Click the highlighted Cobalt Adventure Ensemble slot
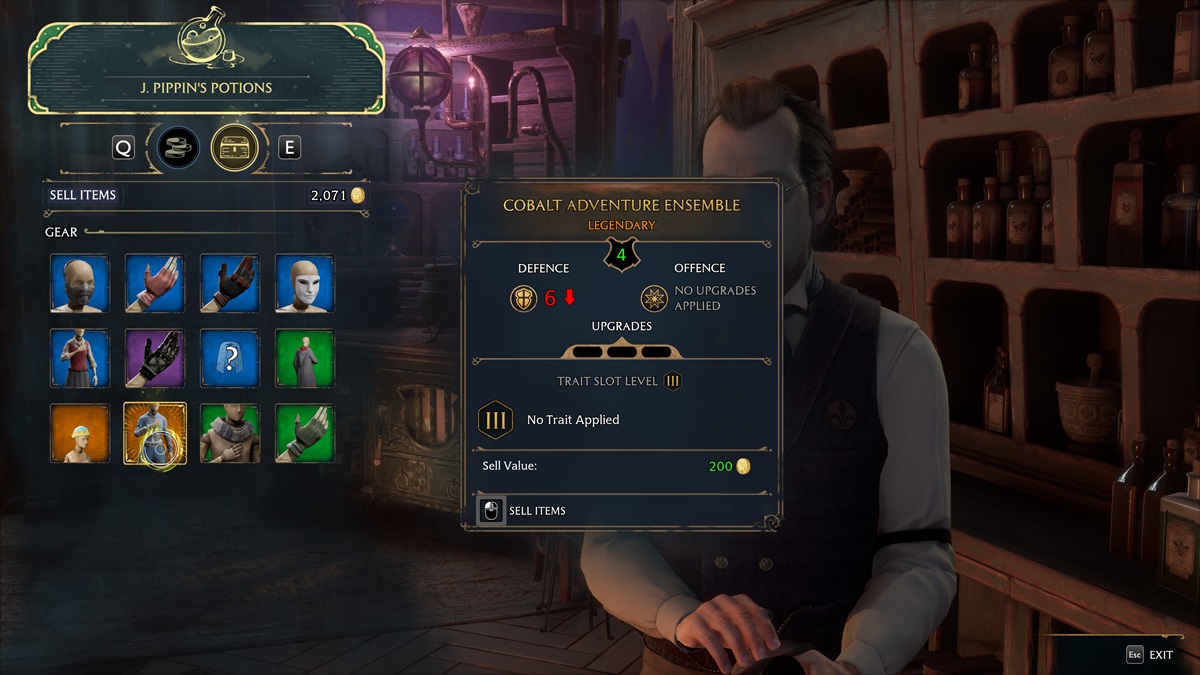 155,433
